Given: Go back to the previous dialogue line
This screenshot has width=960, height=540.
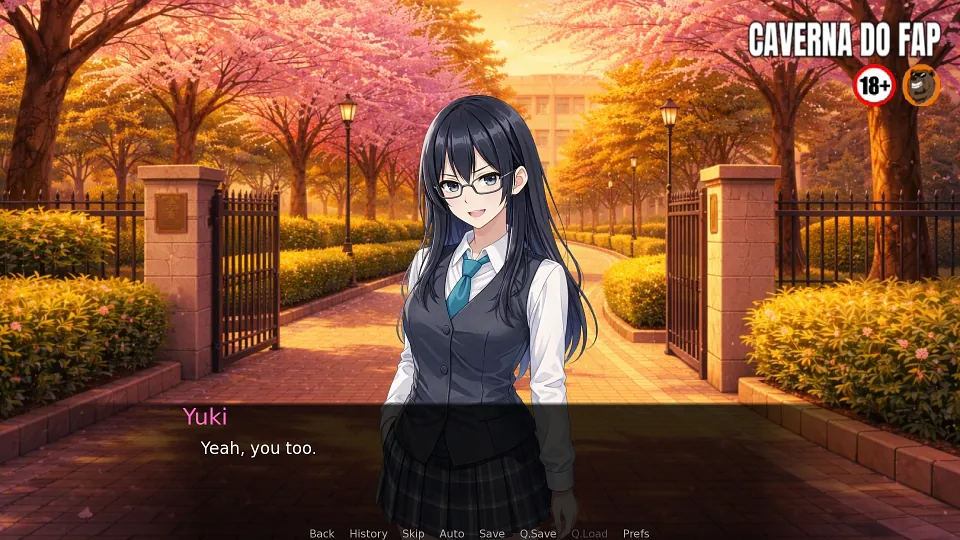Looking at the screenshot, I should tap(322, 533).
